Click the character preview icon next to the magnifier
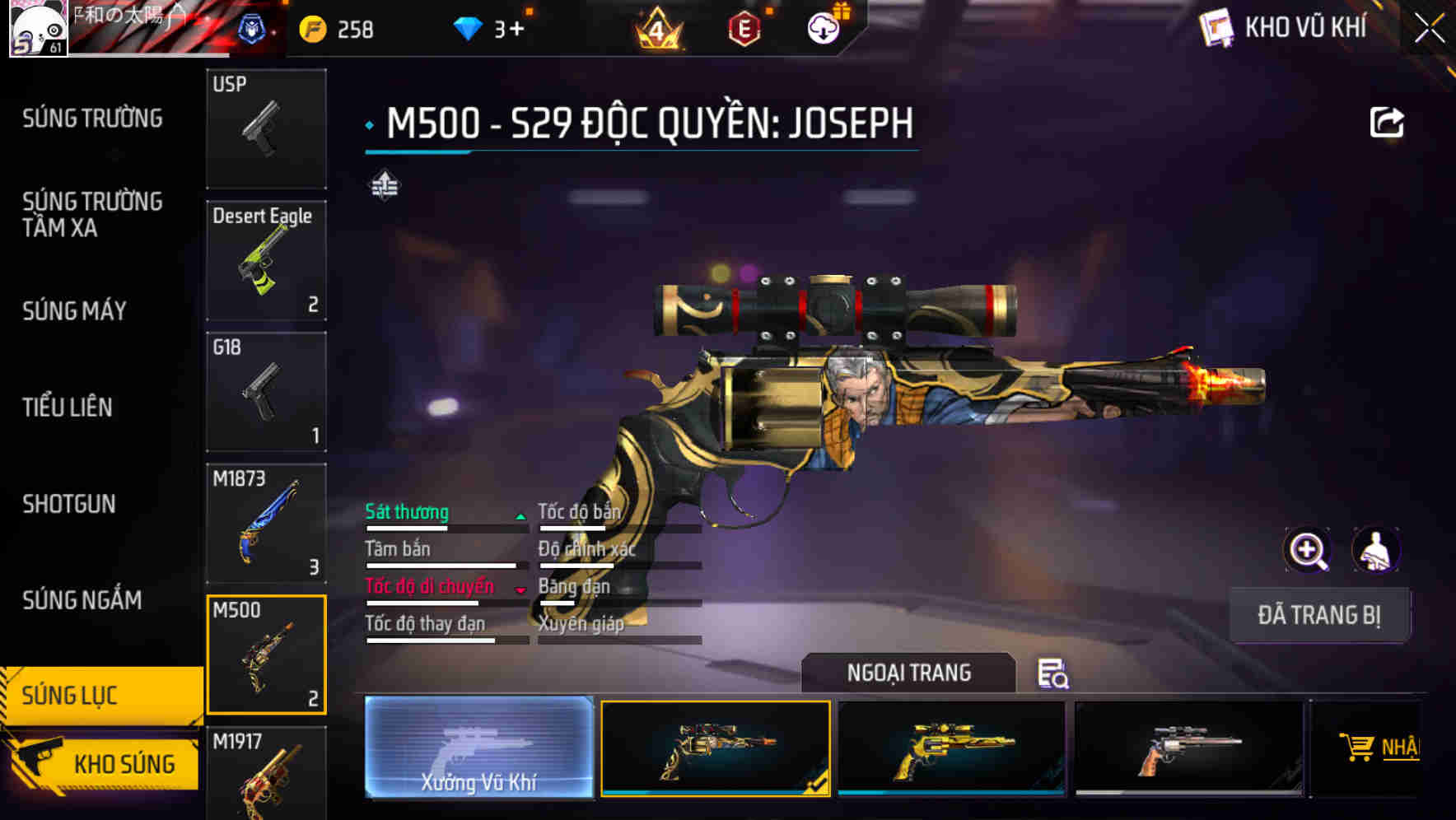The image size is (1456, 820). [1377, 550]
